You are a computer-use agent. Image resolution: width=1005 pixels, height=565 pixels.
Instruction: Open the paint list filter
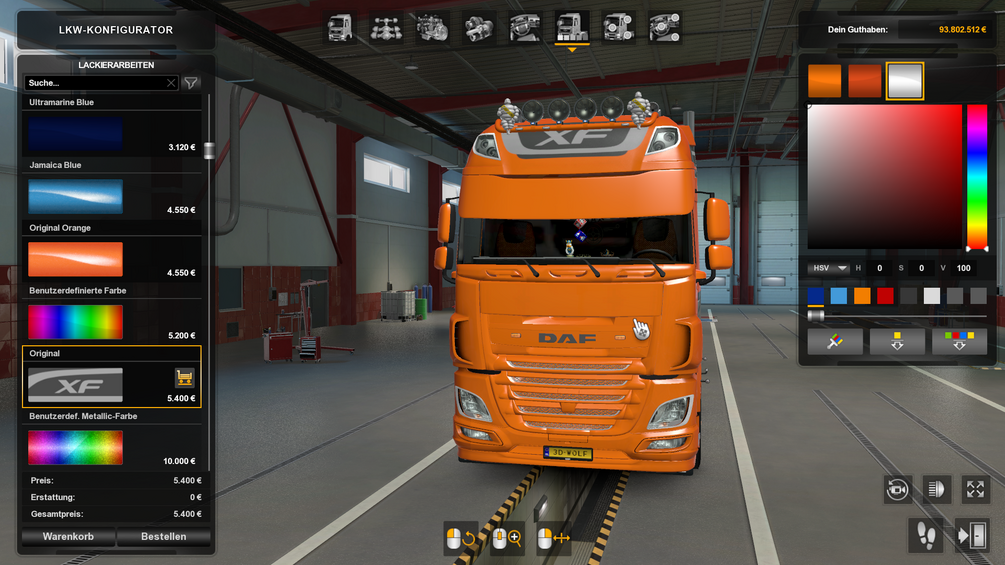pyautogui.click(x=191, y=83)
